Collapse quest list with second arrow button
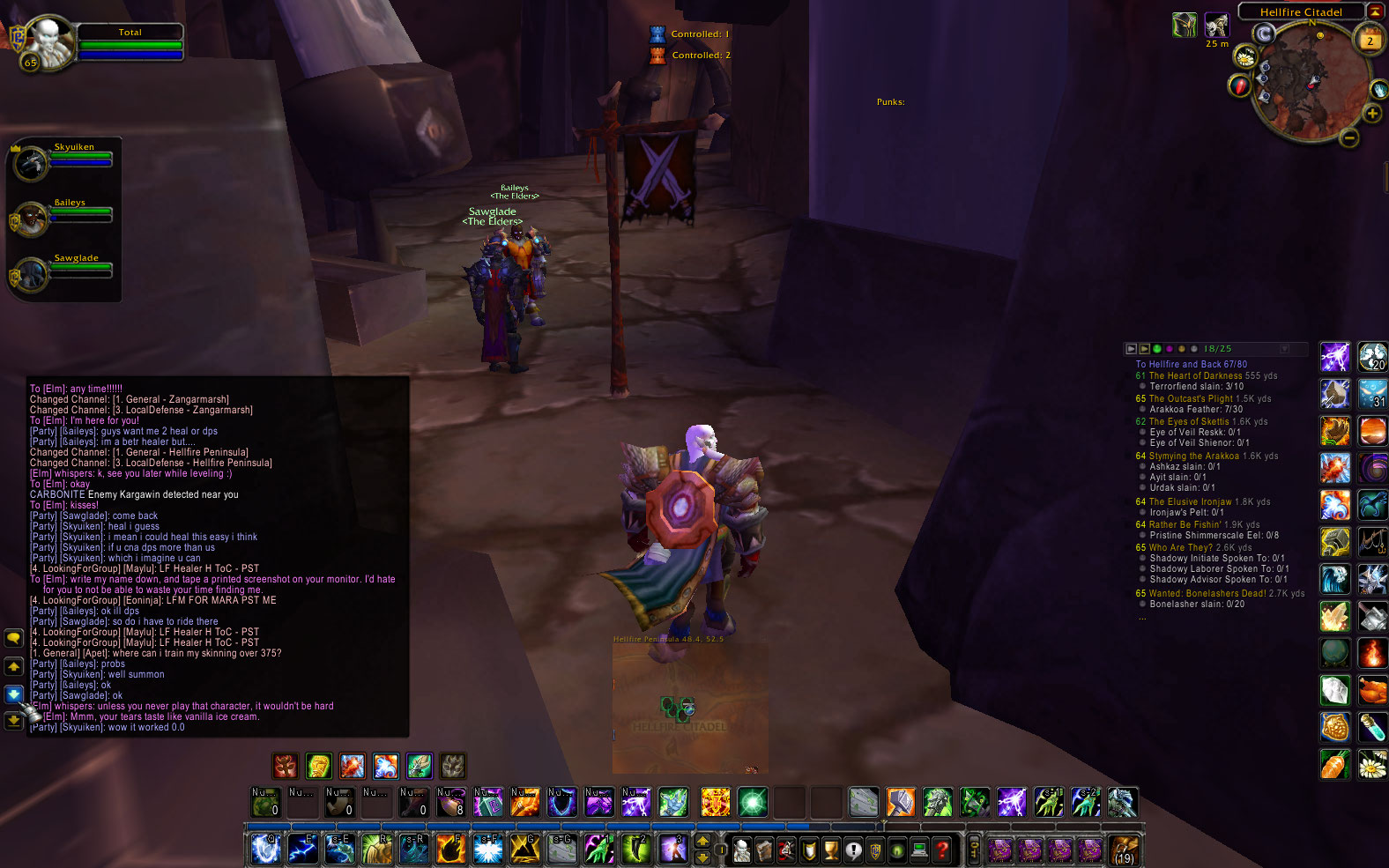Viewport: 1389px width, 868px height. tap(1144, 348)
